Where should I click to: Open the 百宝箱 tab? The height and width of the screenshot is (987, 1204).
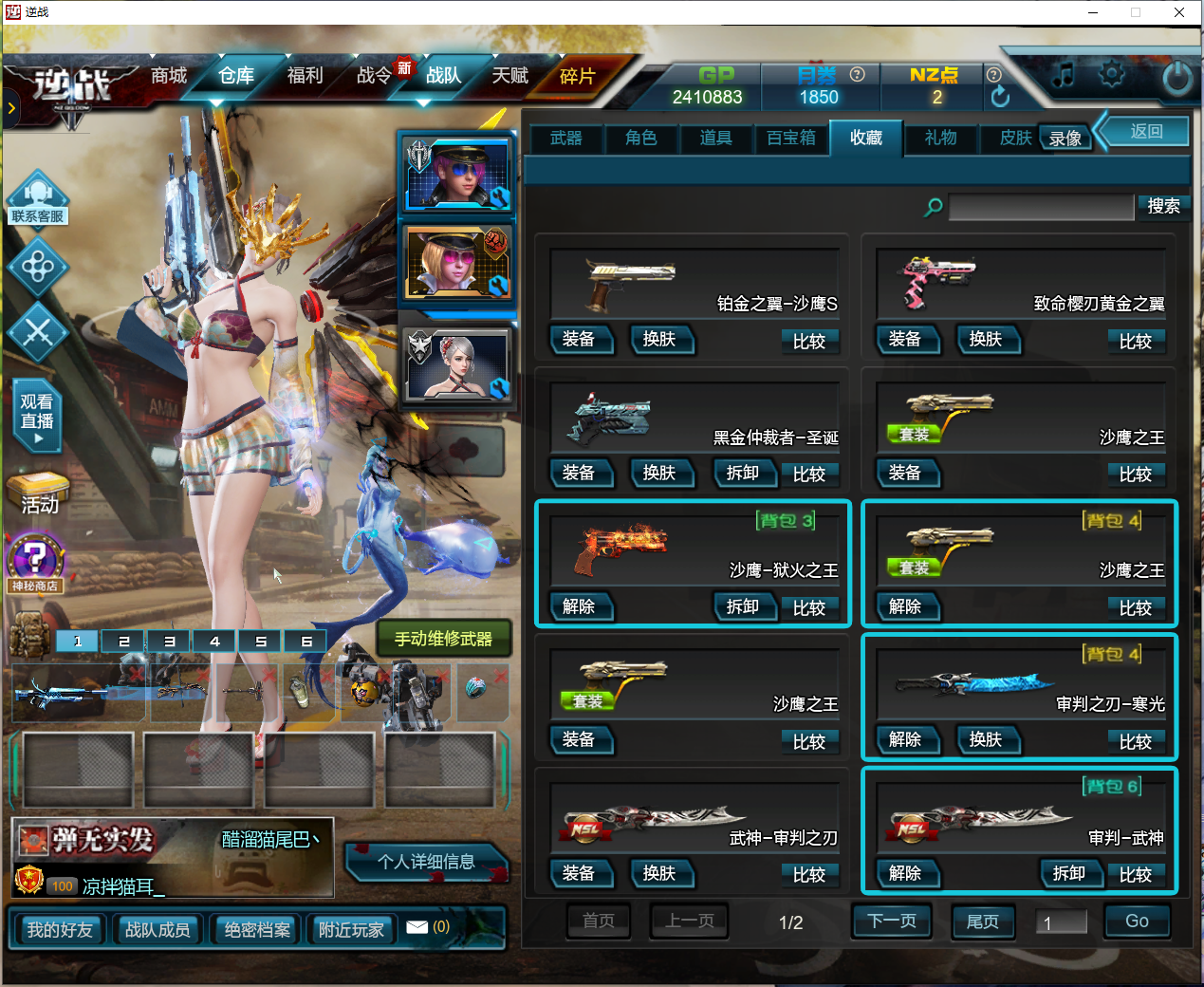[x=790, y=139]
